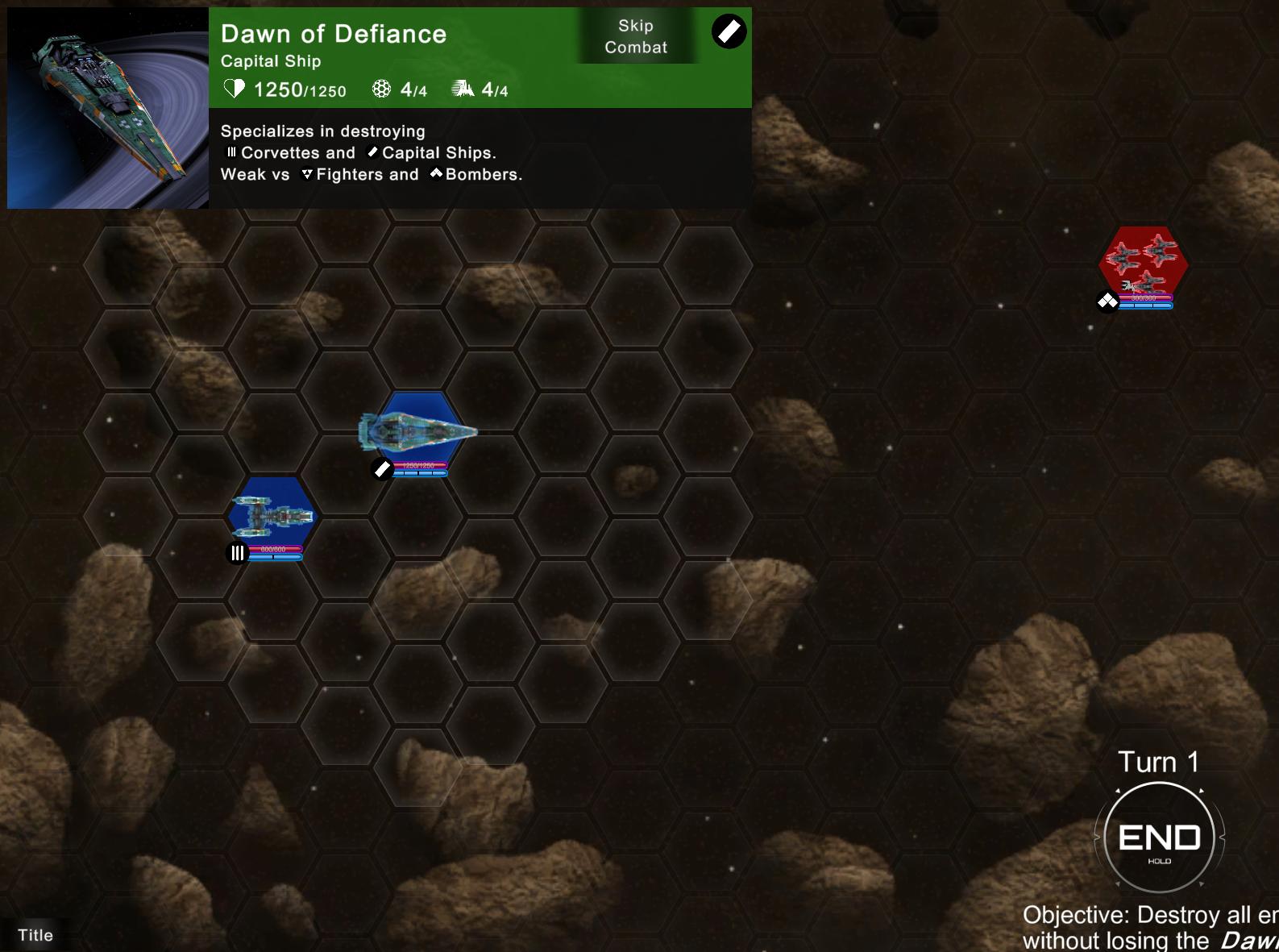Click the Skip Combat button
Viewport: 1279px width, 952px height.
tap(636, 37)
